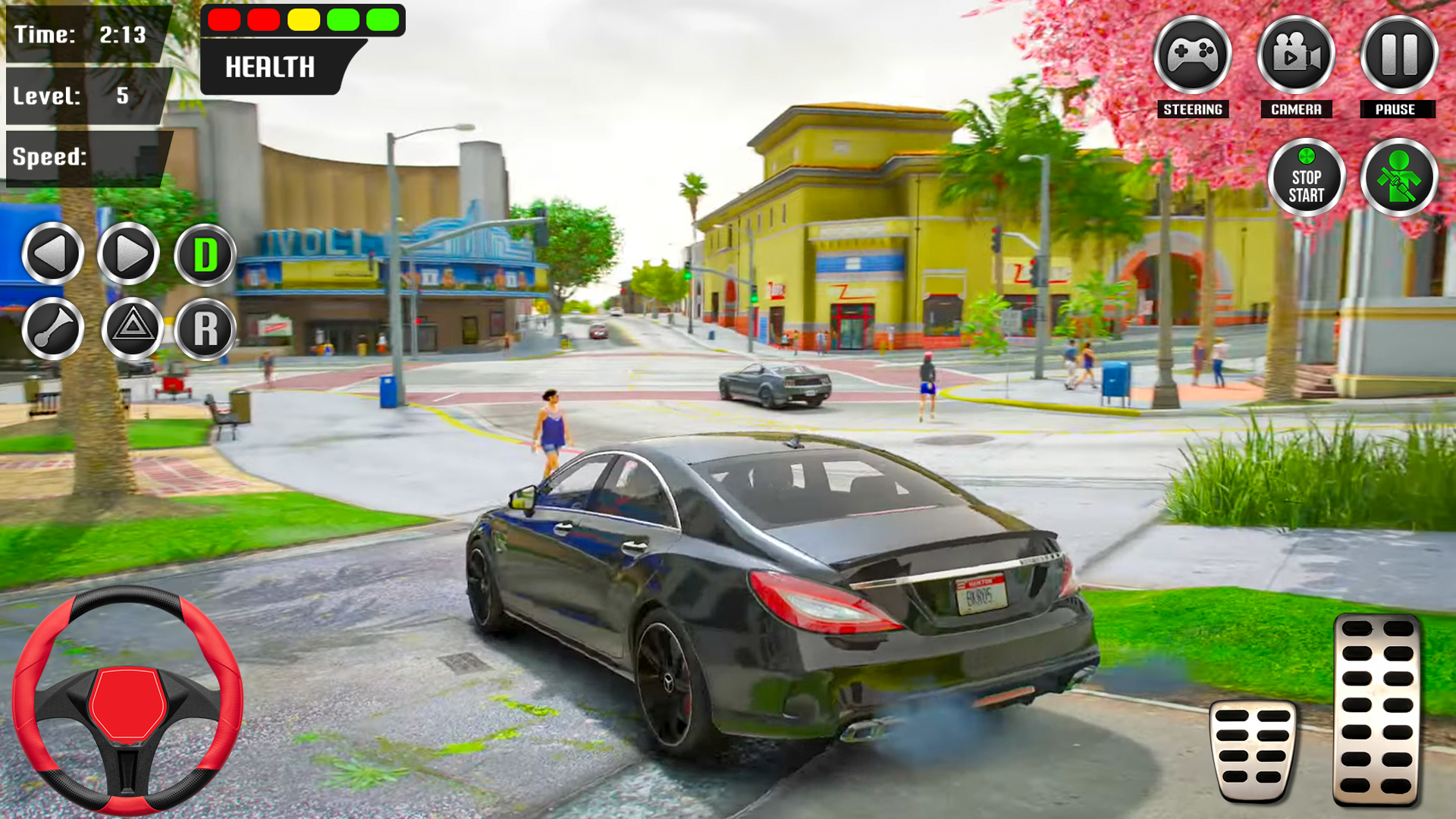Click the CAMERA label tab
The image size is (1456, 819).
[x=1296, y=108]
